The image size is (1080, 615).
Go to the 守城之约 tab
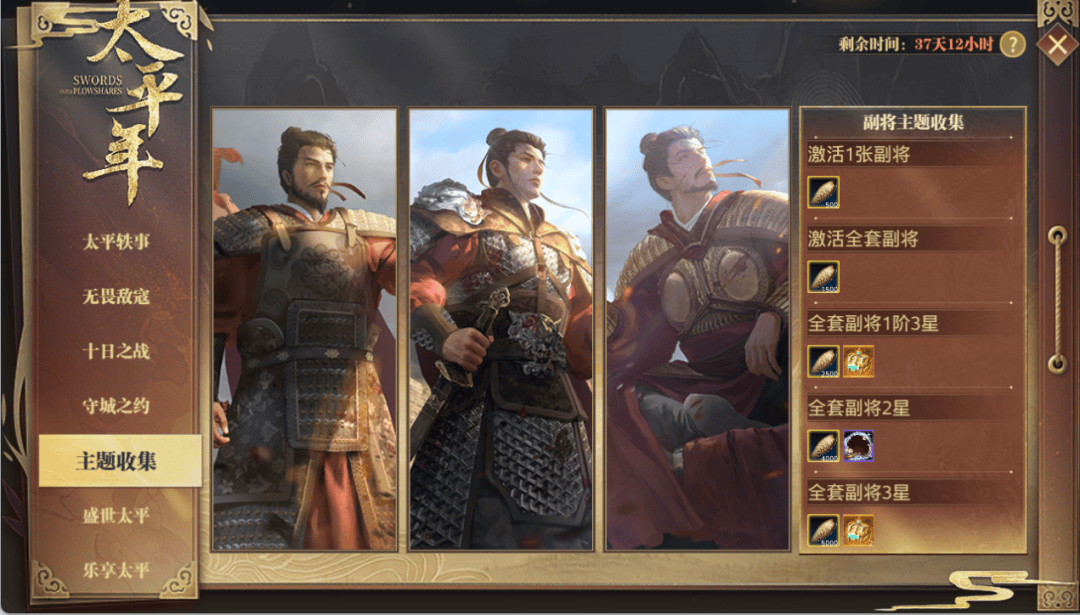click(116, 406)
